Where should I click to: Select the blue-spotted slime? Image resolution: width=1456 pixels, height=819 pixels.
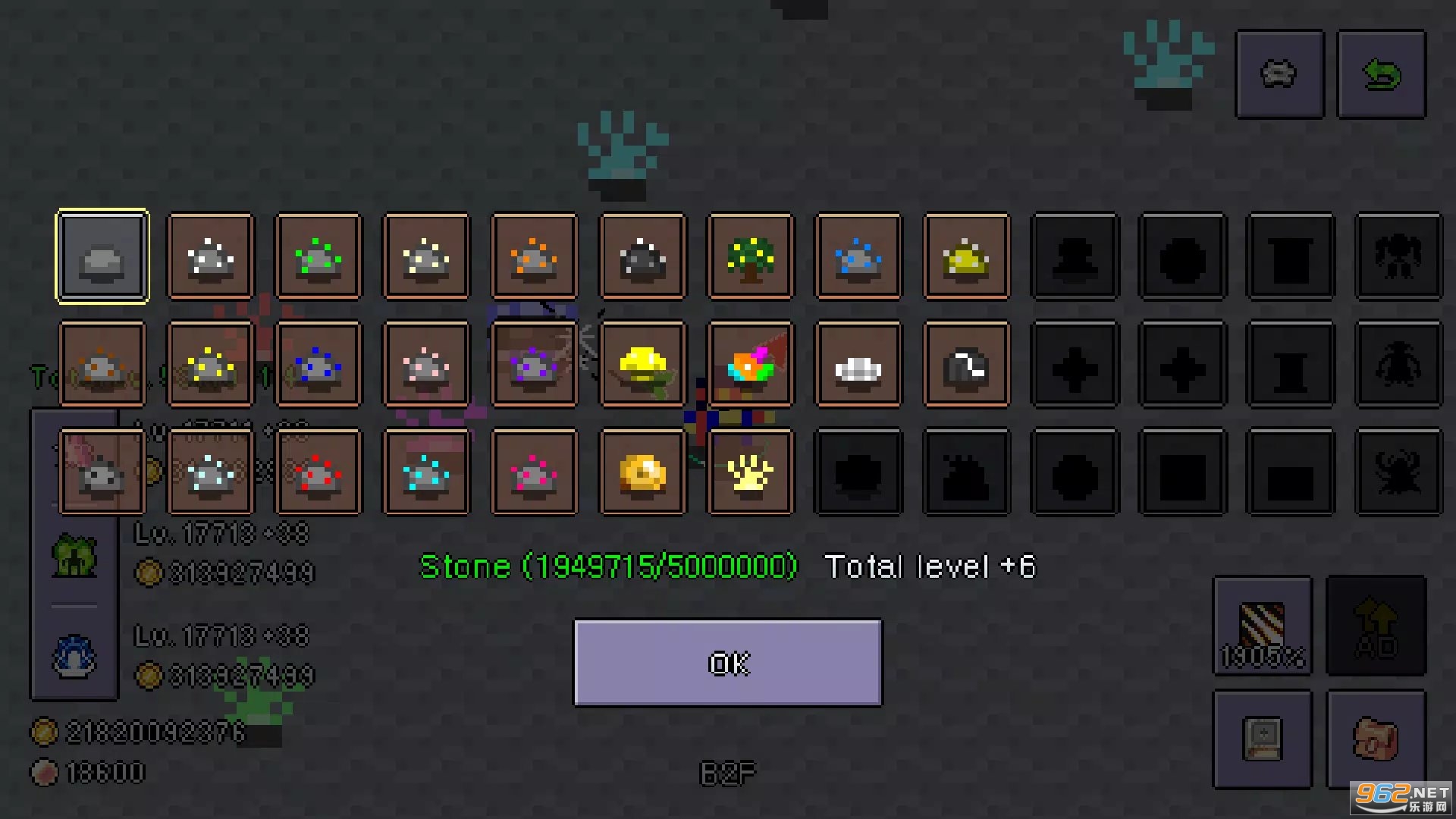[x=858, y=256]
